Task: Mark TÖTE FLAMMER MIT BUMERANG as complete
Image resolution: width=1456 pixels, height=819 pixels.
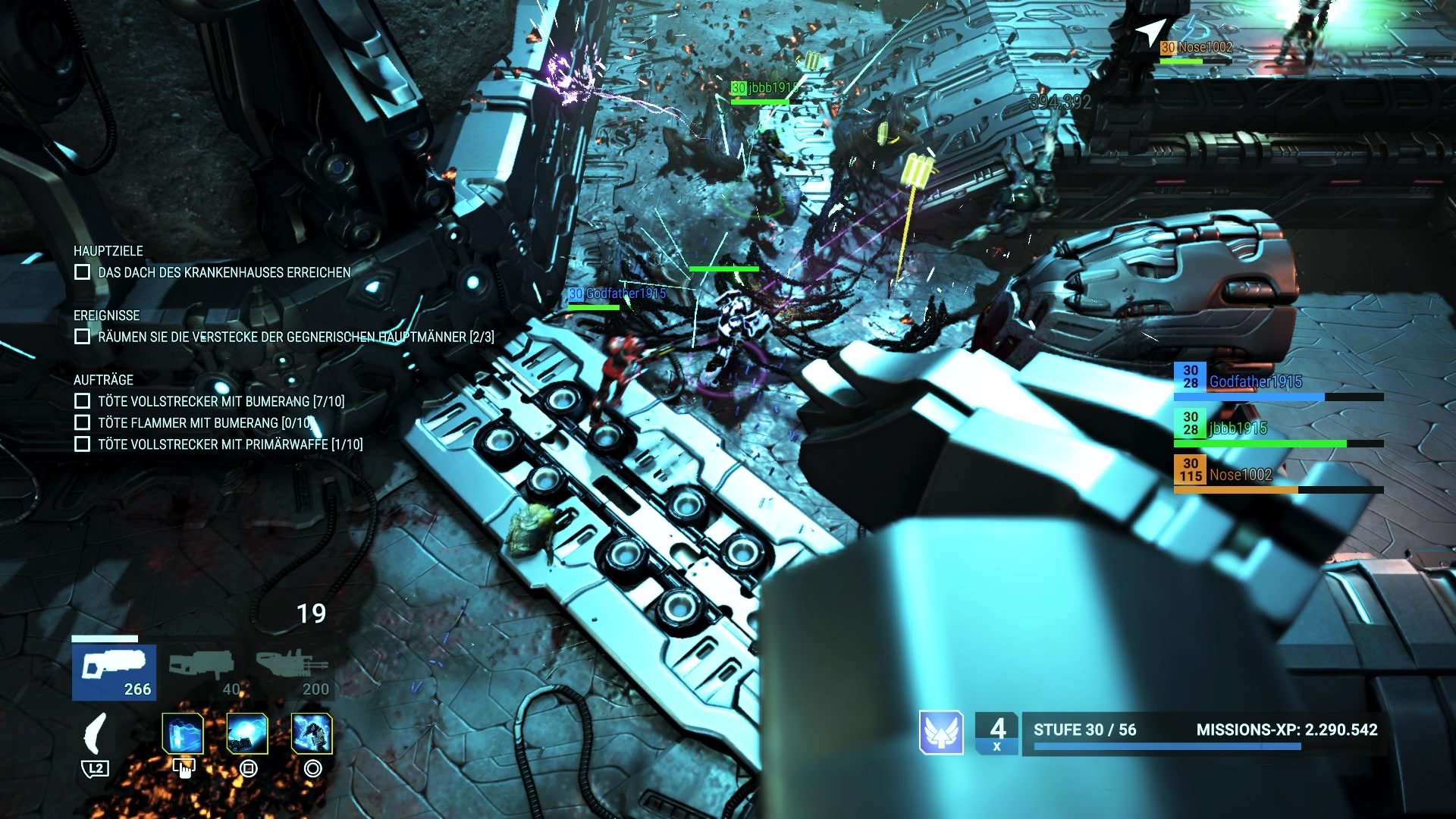Action: pyautogui.click(x=81, y=423)
